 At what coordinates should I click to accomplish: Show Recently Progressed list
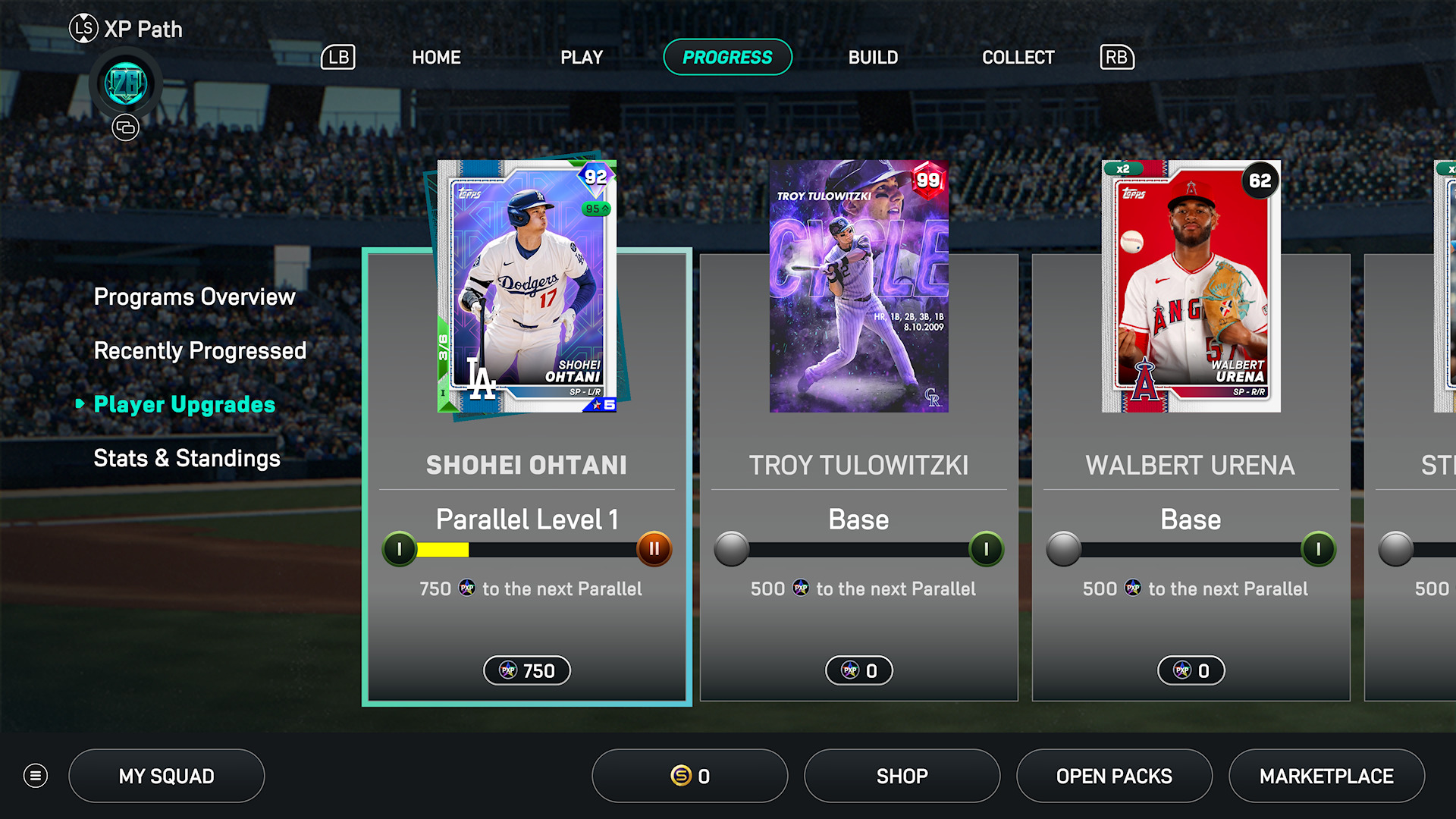click(x=200, y=350)
